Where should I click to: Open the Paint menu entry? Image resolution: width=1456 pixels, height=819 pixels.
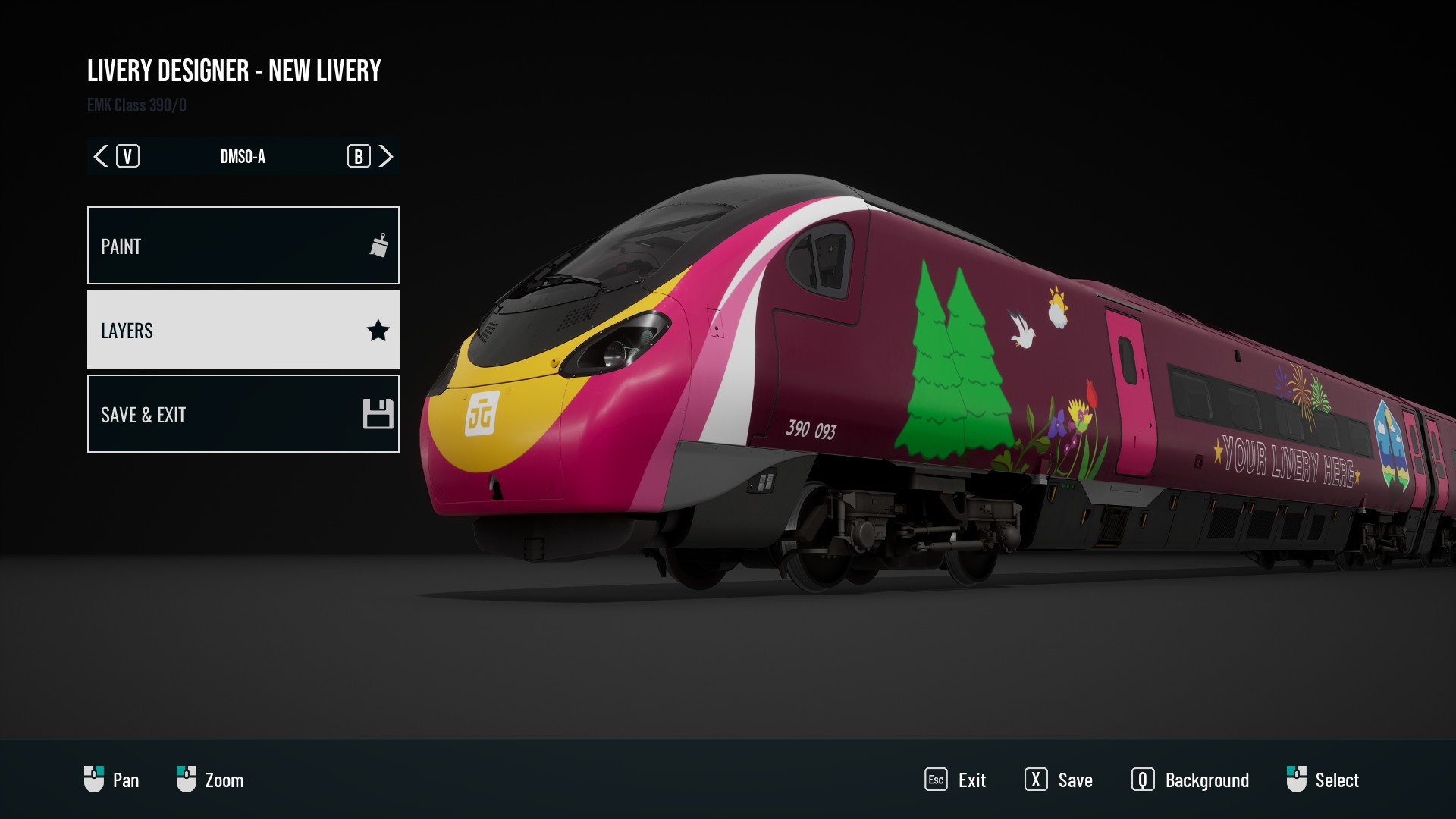243,246
